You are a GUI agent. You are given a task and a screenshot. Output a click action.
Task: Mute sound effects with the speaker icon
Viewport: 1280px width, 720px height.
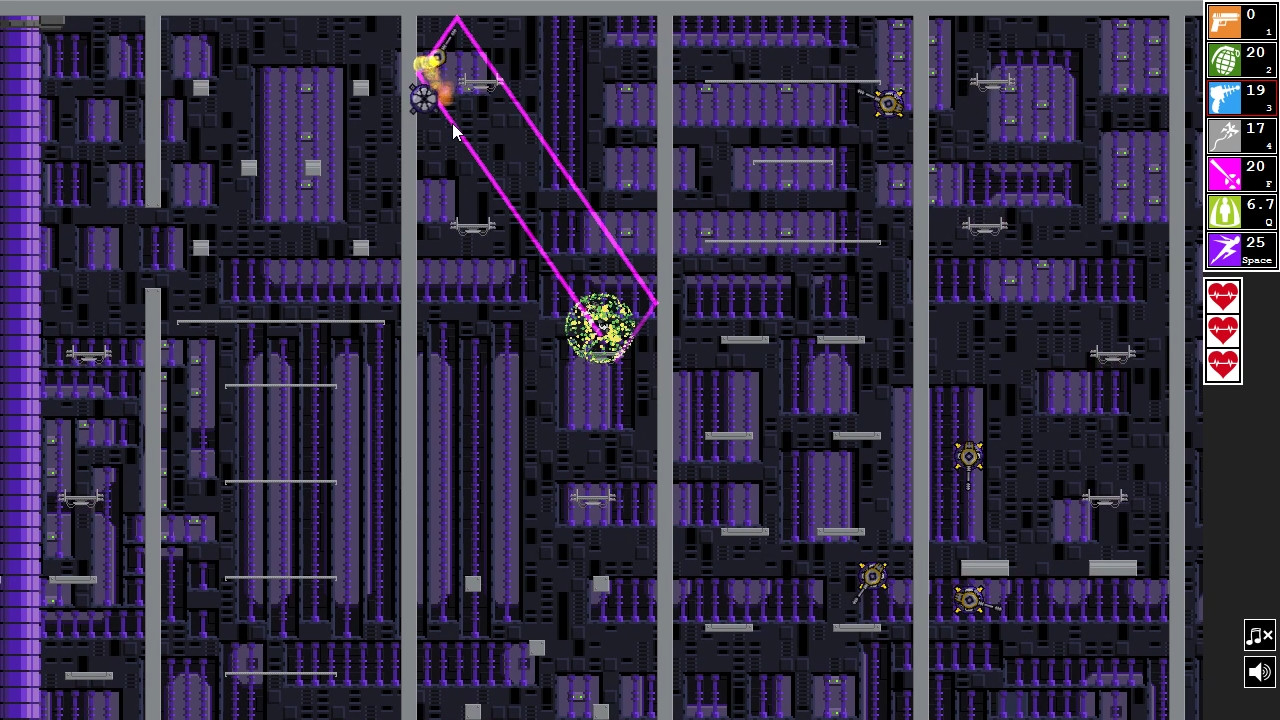[x=1259, y=672]
